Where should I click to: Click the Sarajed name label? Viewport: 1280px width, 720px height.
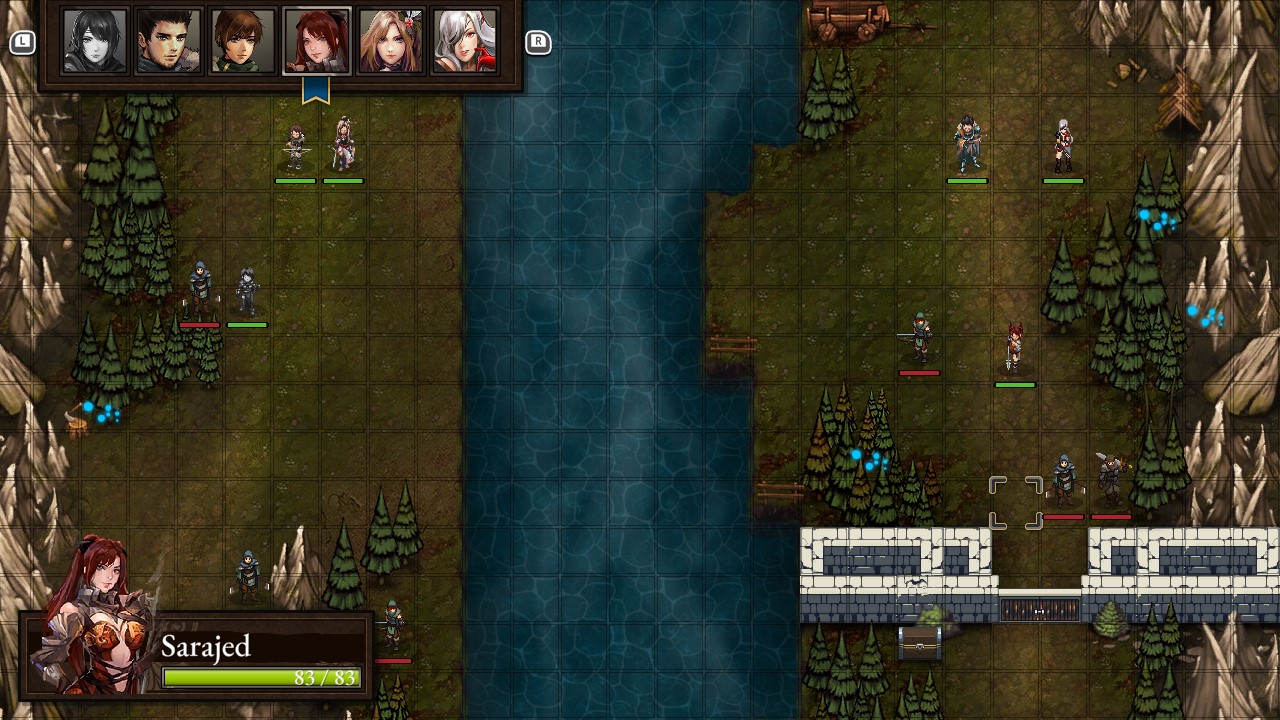(x=205, y=647)
